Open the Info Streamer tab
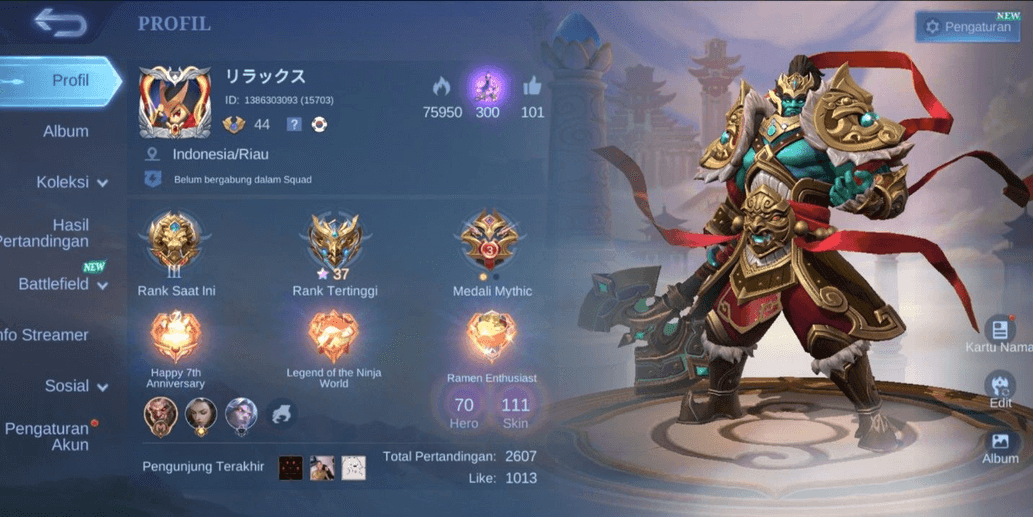 48,335
